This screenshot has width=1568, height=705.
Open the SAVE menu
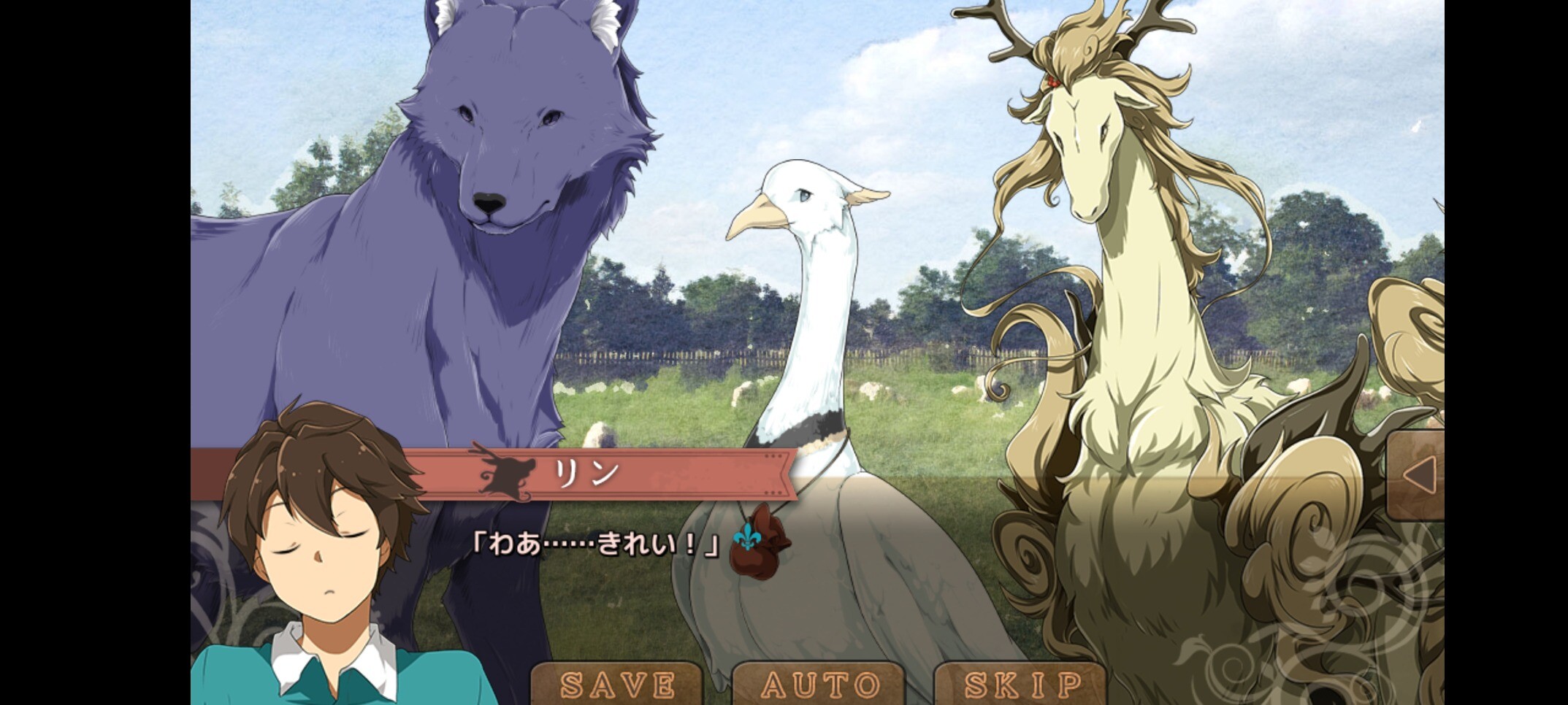point(617,685)
